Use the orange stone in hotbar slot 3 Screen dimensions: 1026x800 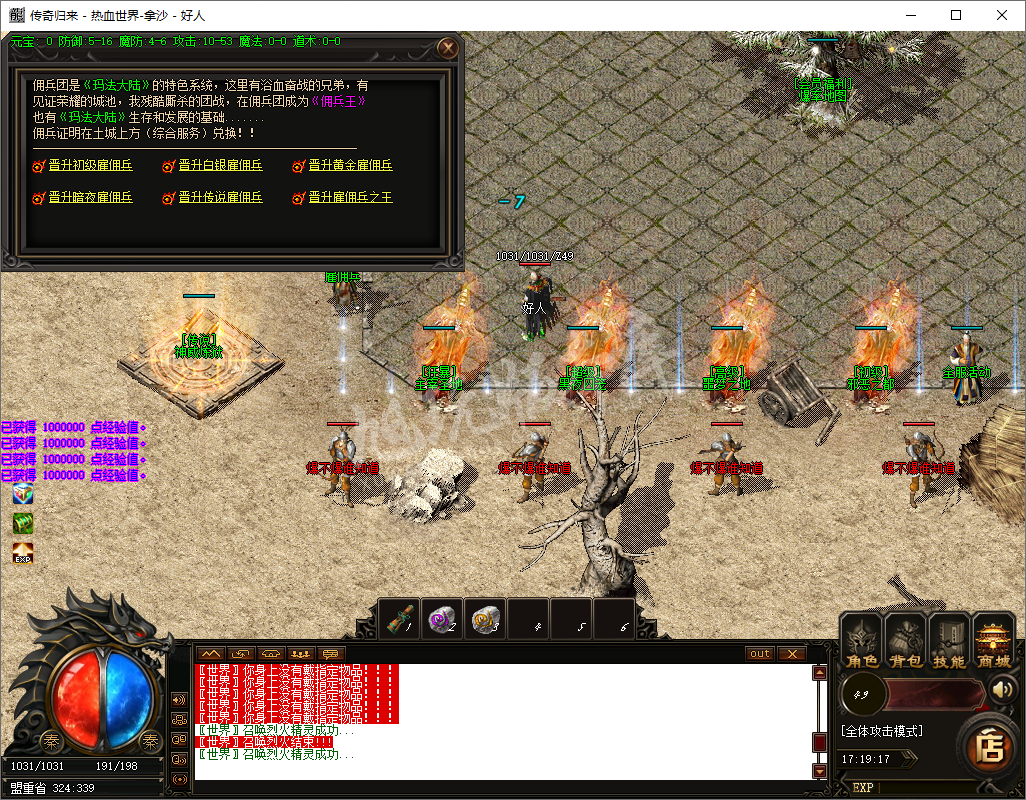(486, 618)
